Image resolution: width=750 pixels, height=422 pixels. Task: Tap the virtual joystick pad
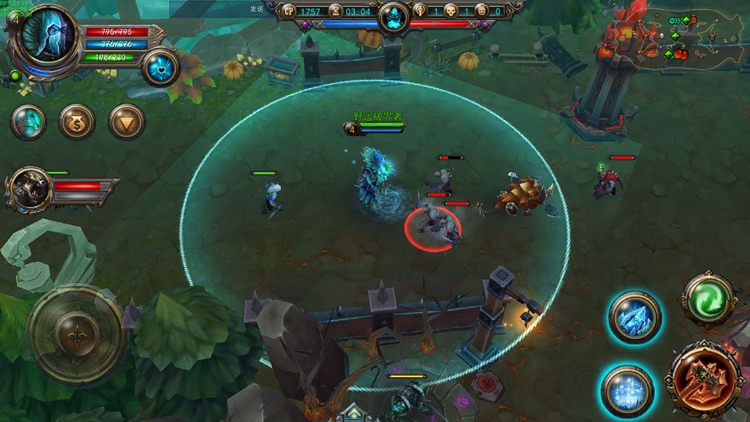(77, 335)
